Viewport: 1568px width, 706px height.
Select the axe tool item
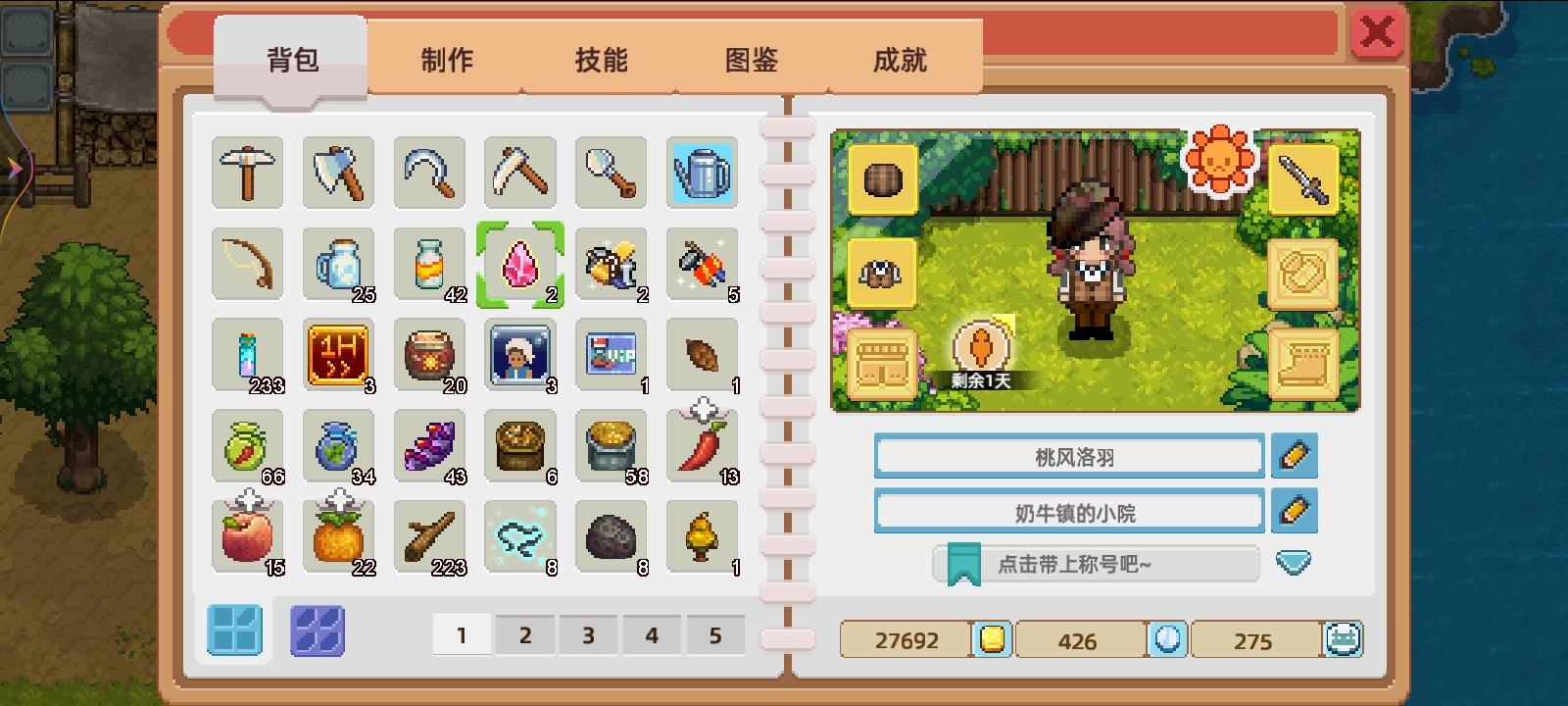(x=338, y=173)
